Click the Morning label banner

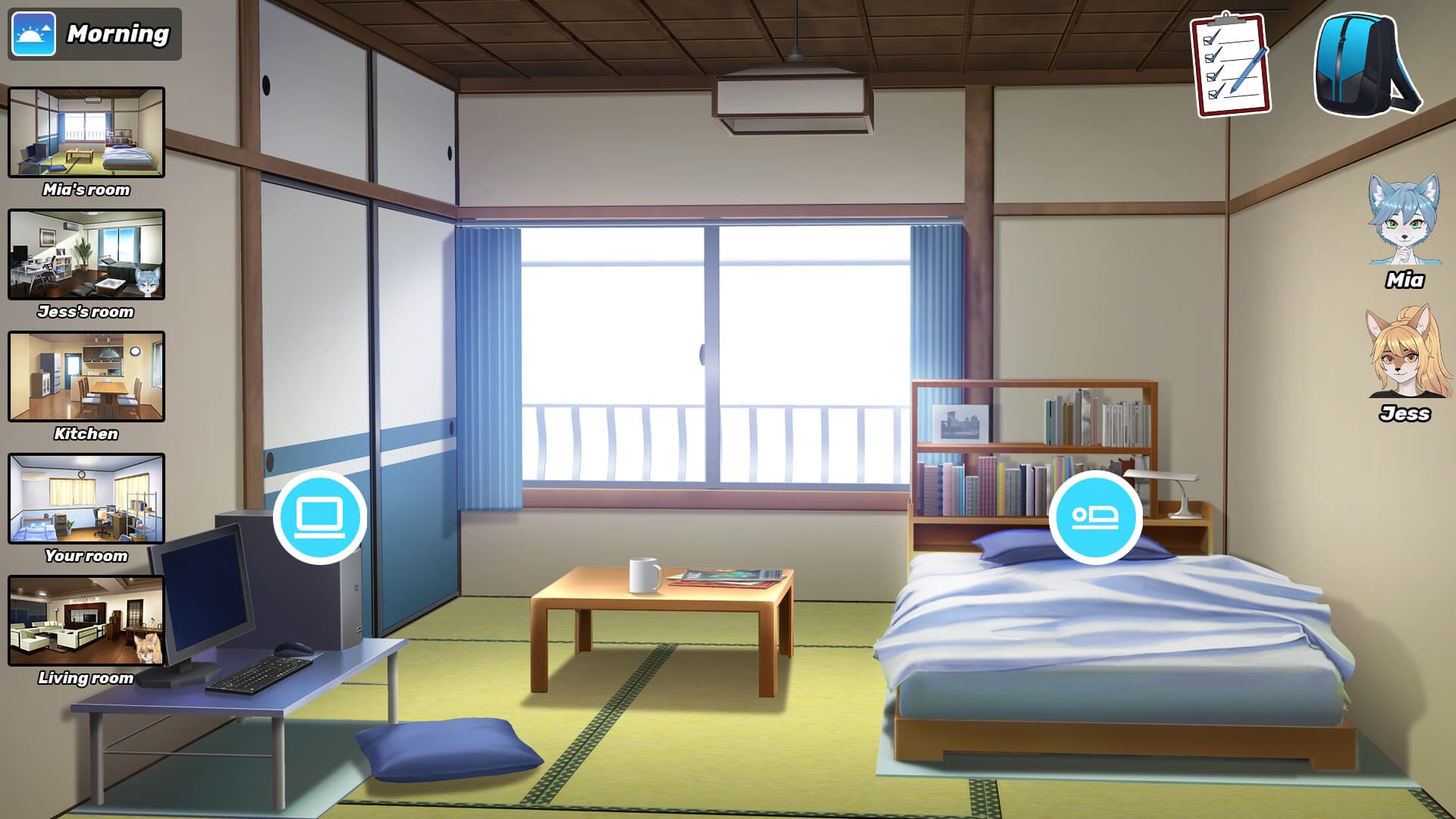click(118, 33)
